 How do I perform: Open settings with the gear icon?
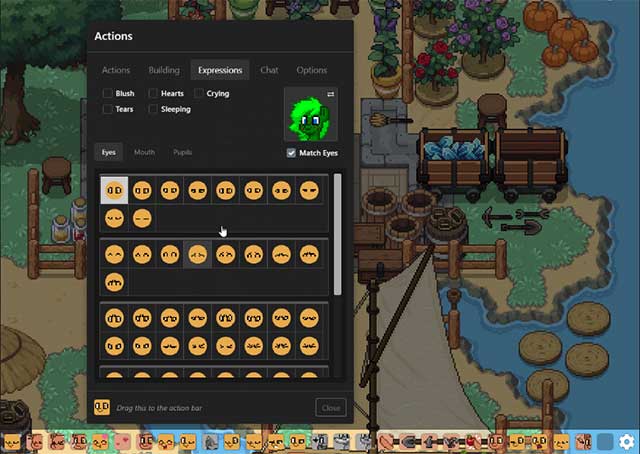tap(626, 441)
